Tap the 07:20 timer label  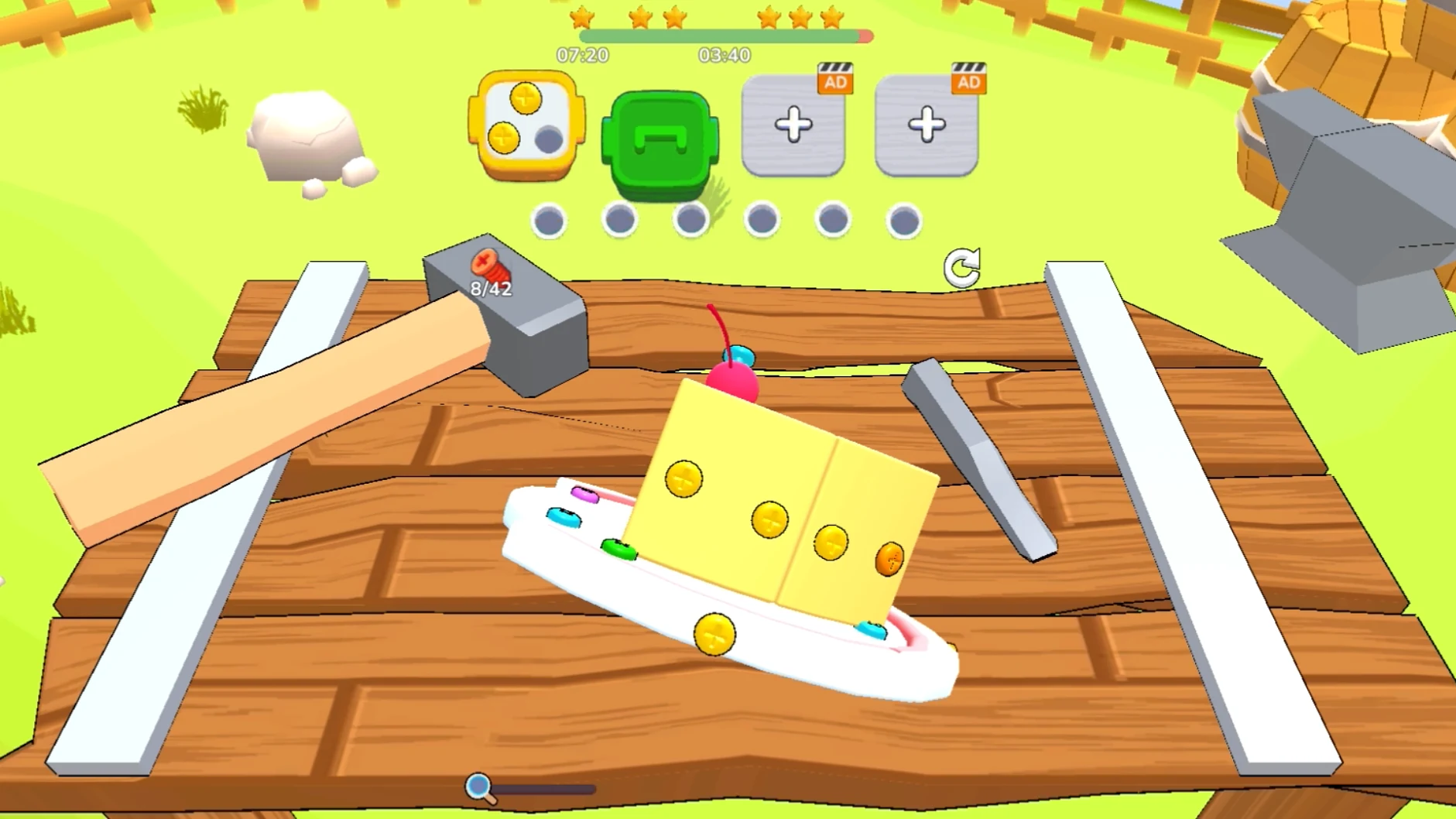(581, 54)
